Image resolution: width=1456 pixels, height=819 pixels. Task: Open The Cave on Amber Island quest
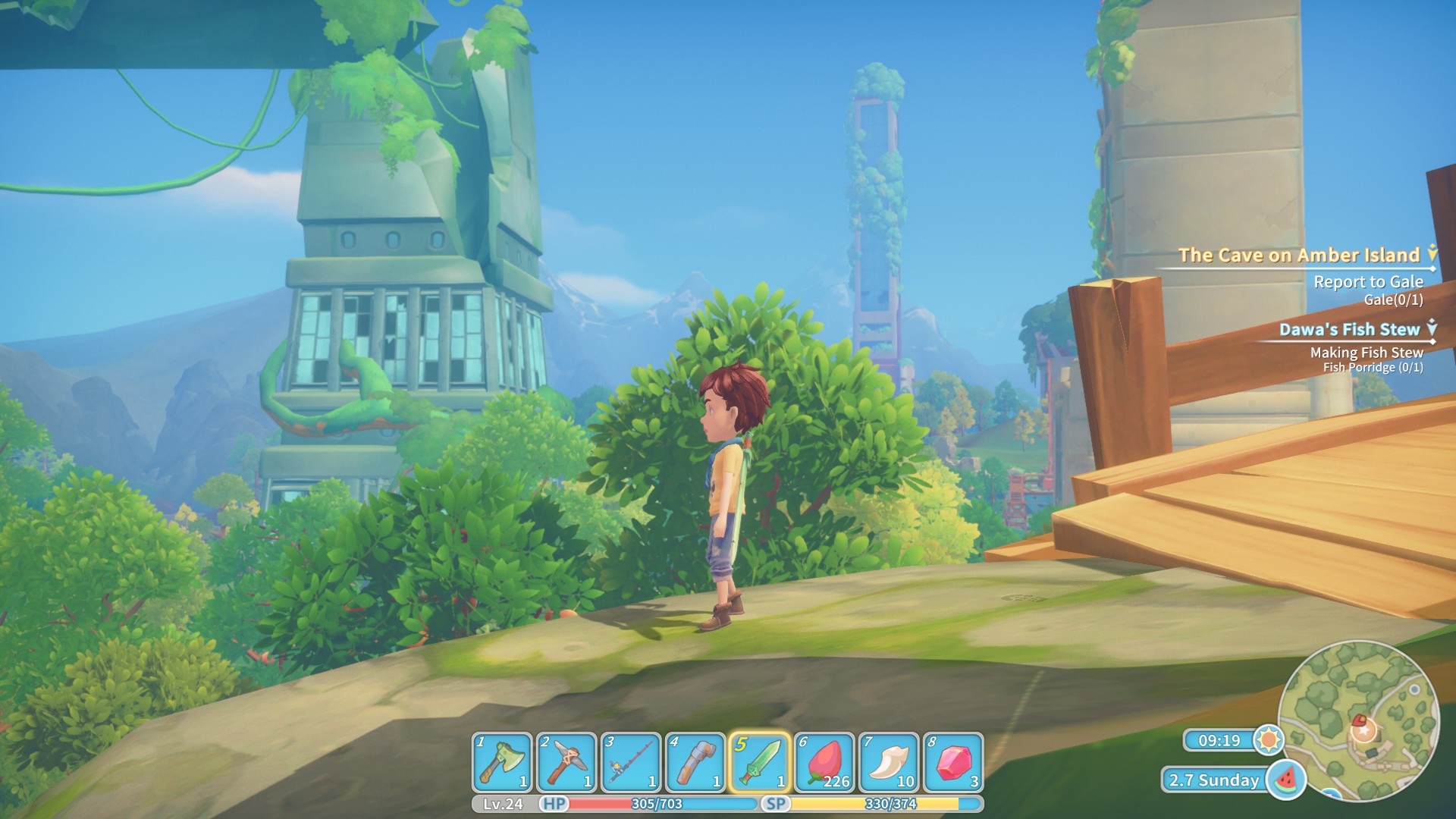tap(1298, 256)
